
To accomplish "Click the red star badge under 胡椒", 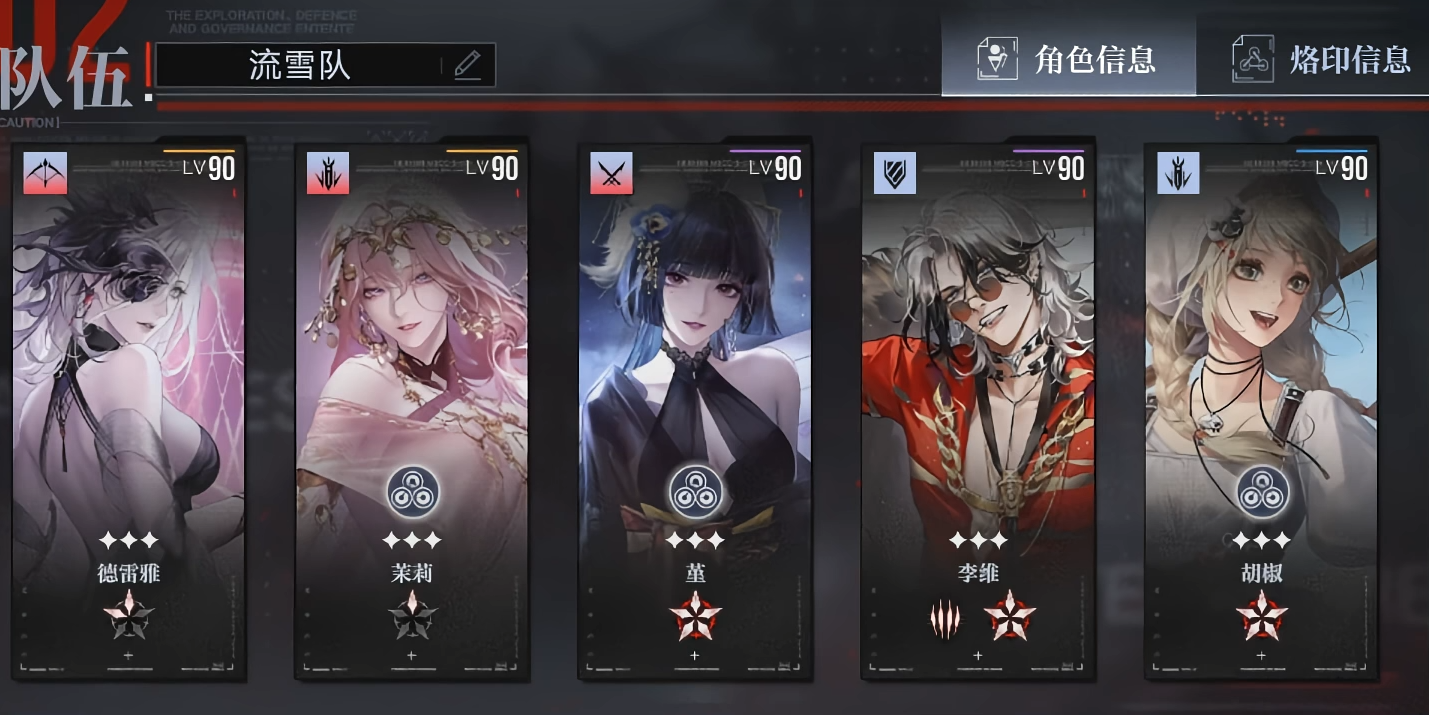I will (1261, 616).
